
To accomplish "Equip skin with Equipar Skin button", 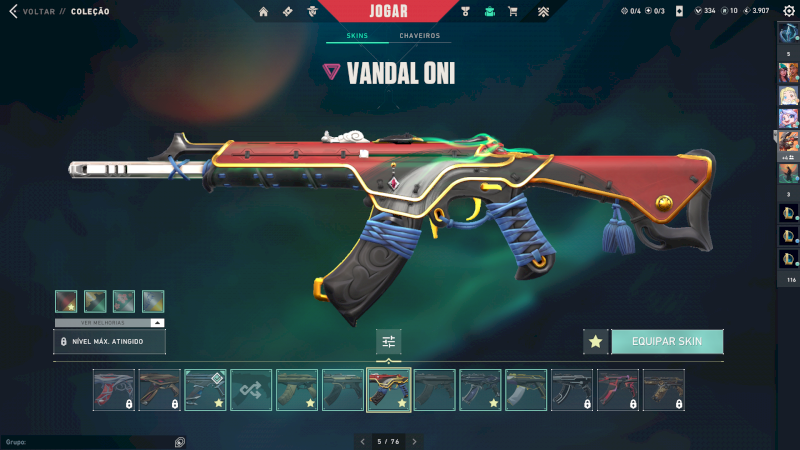I will pyautogui.click(x=667, y=342).
